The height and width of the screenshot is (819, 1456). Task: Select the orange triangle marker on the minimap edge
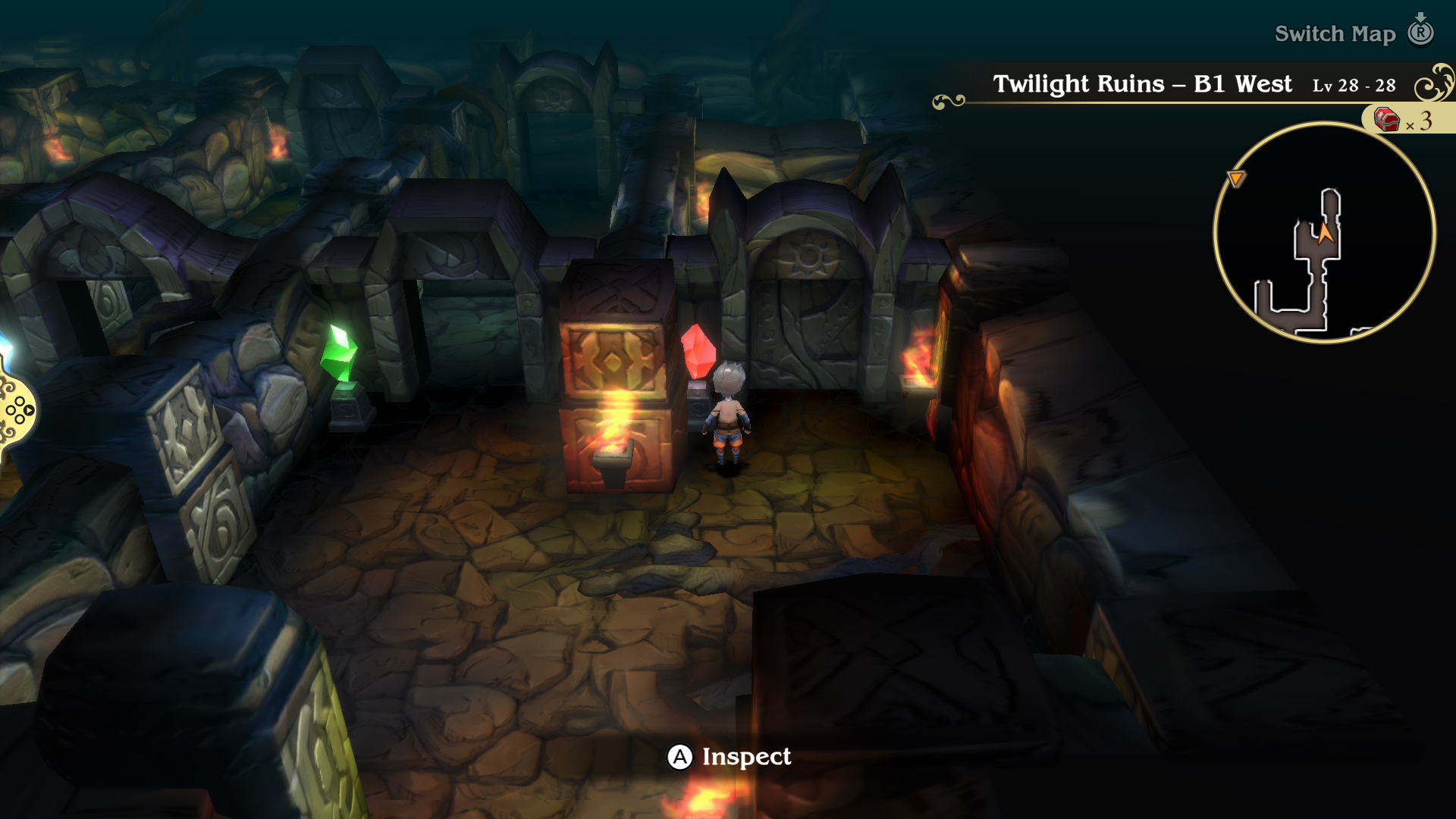click(x=1236, y=179)
